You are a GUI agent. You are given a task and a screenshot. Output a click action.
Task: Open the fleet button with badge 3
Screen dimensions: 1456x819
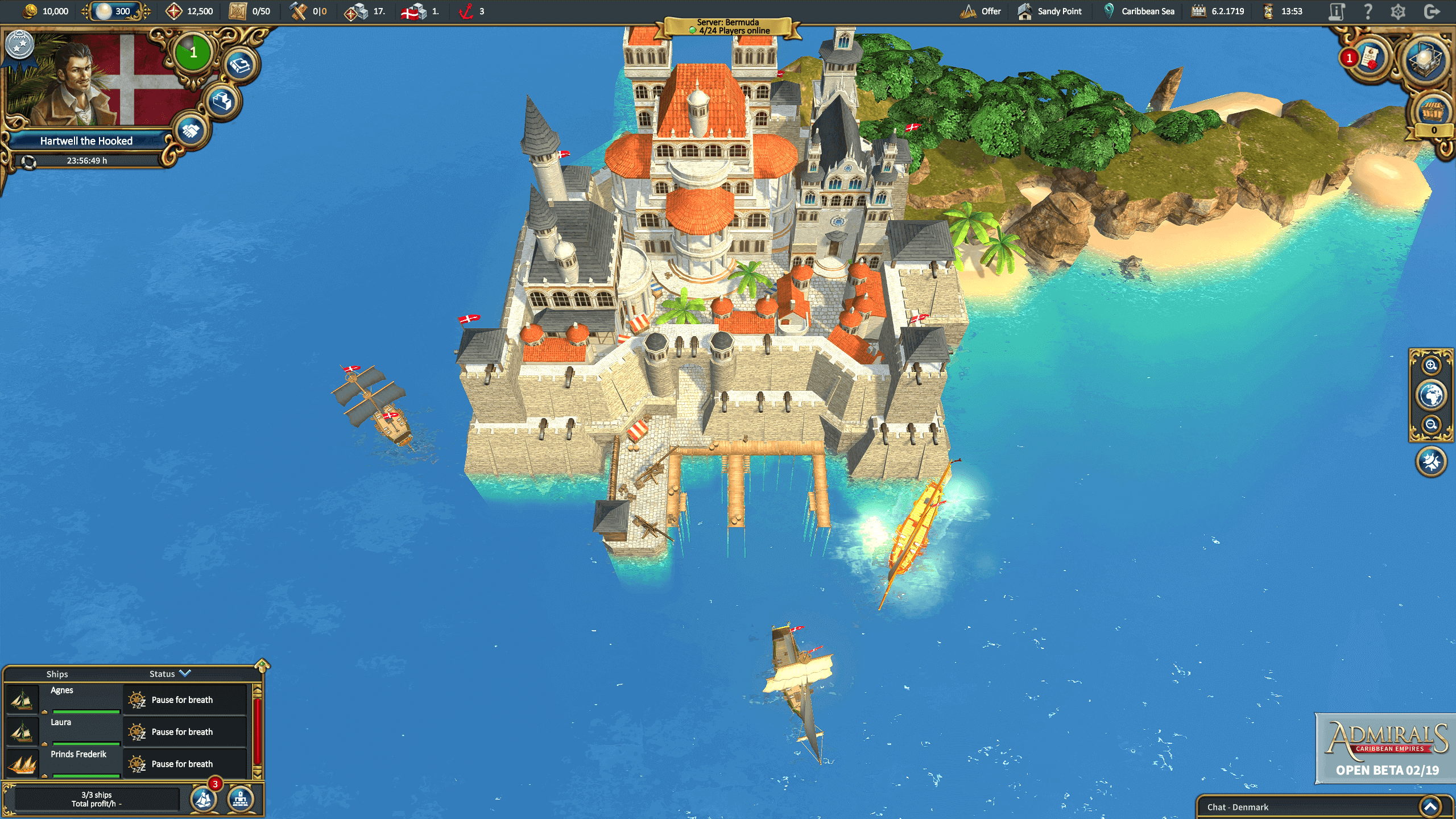pos(204,799)
